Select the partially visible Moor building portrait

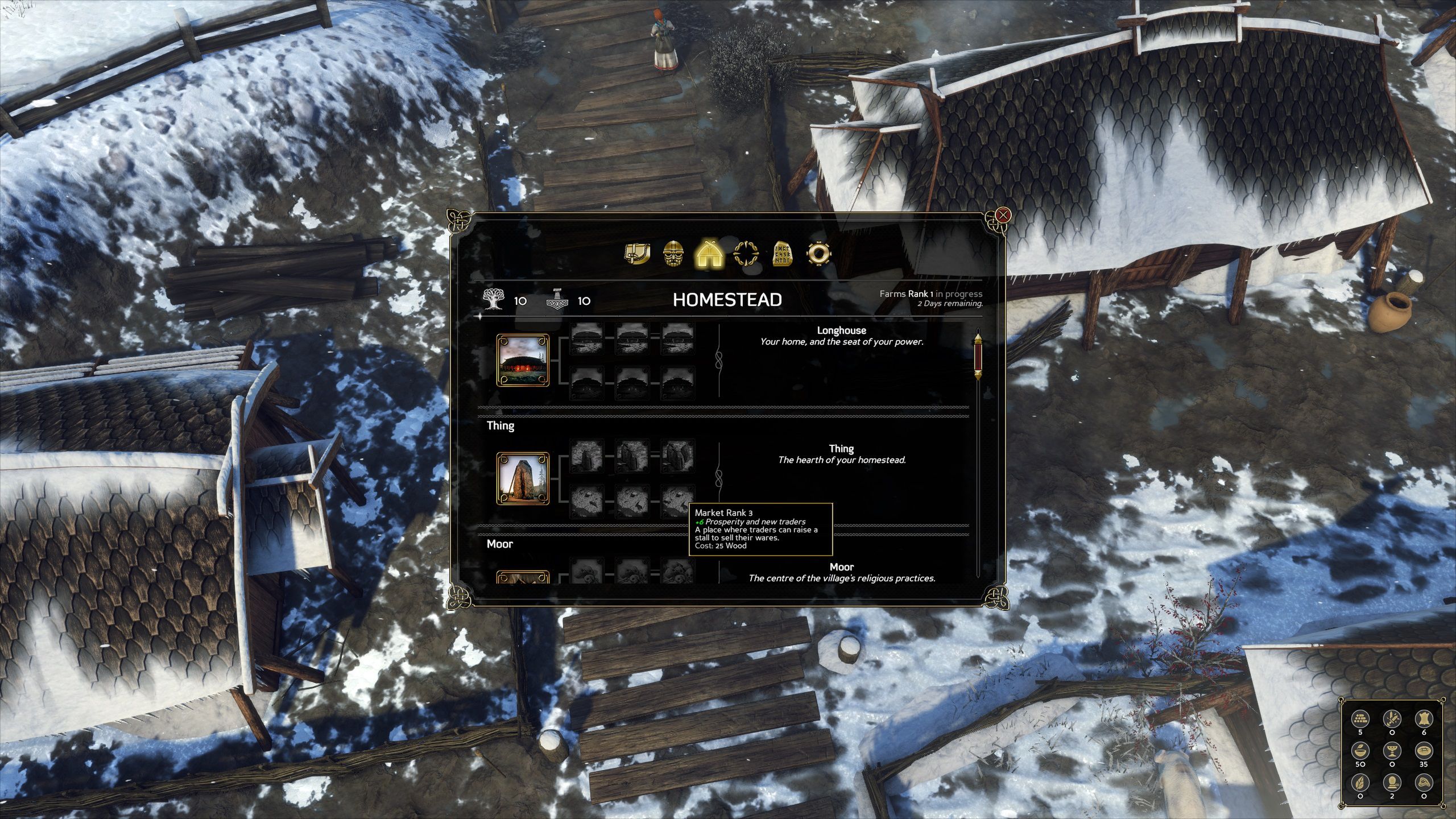click(x=523, y=578)
